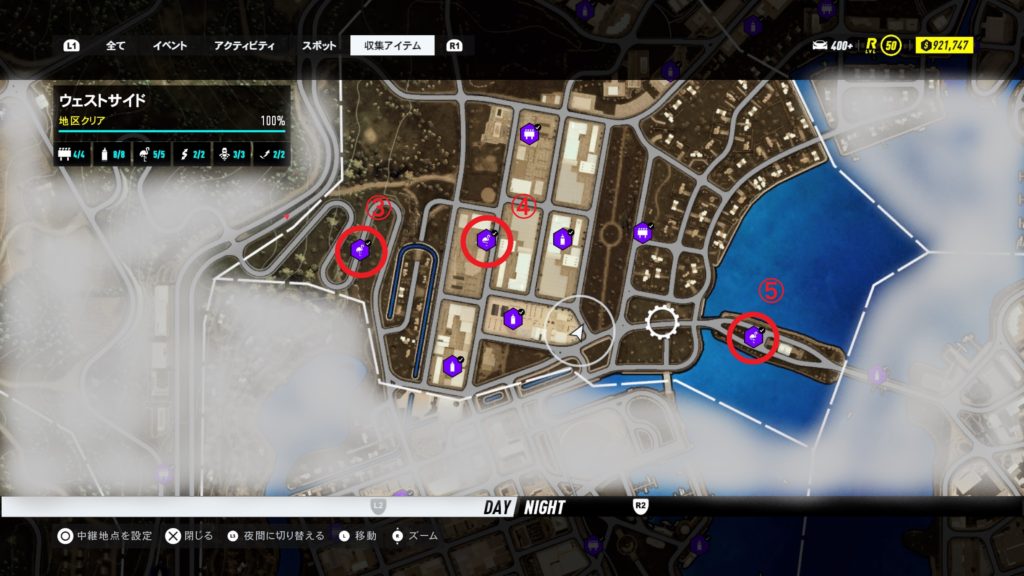This screenshot has width=1024, height=576.
Task: Select the アクティビティ tab
Action: 244,45
